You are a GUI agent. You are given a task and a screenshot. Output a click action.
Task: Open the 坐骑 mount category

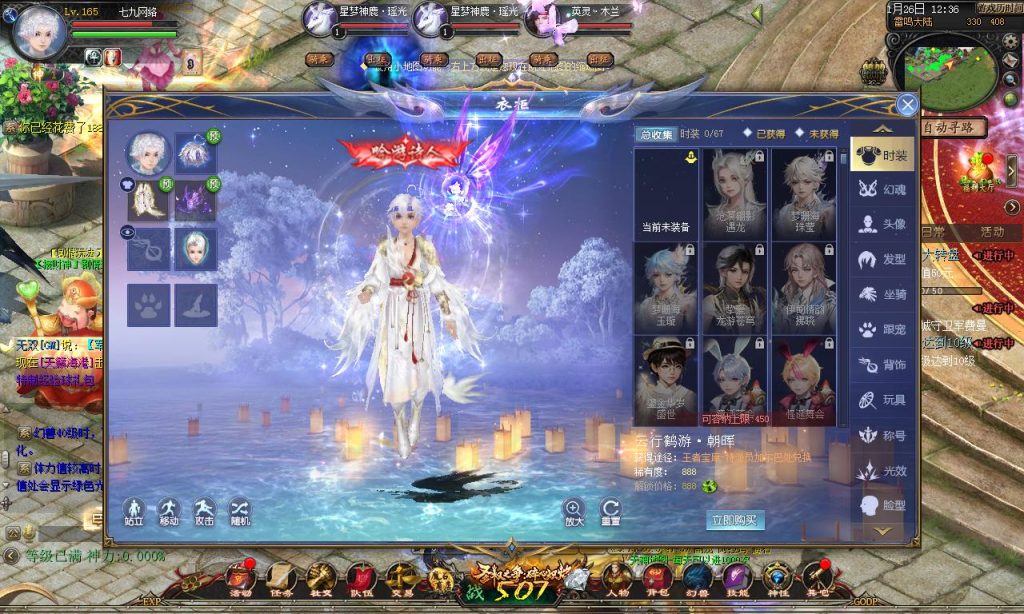click(x=881, y=295)
